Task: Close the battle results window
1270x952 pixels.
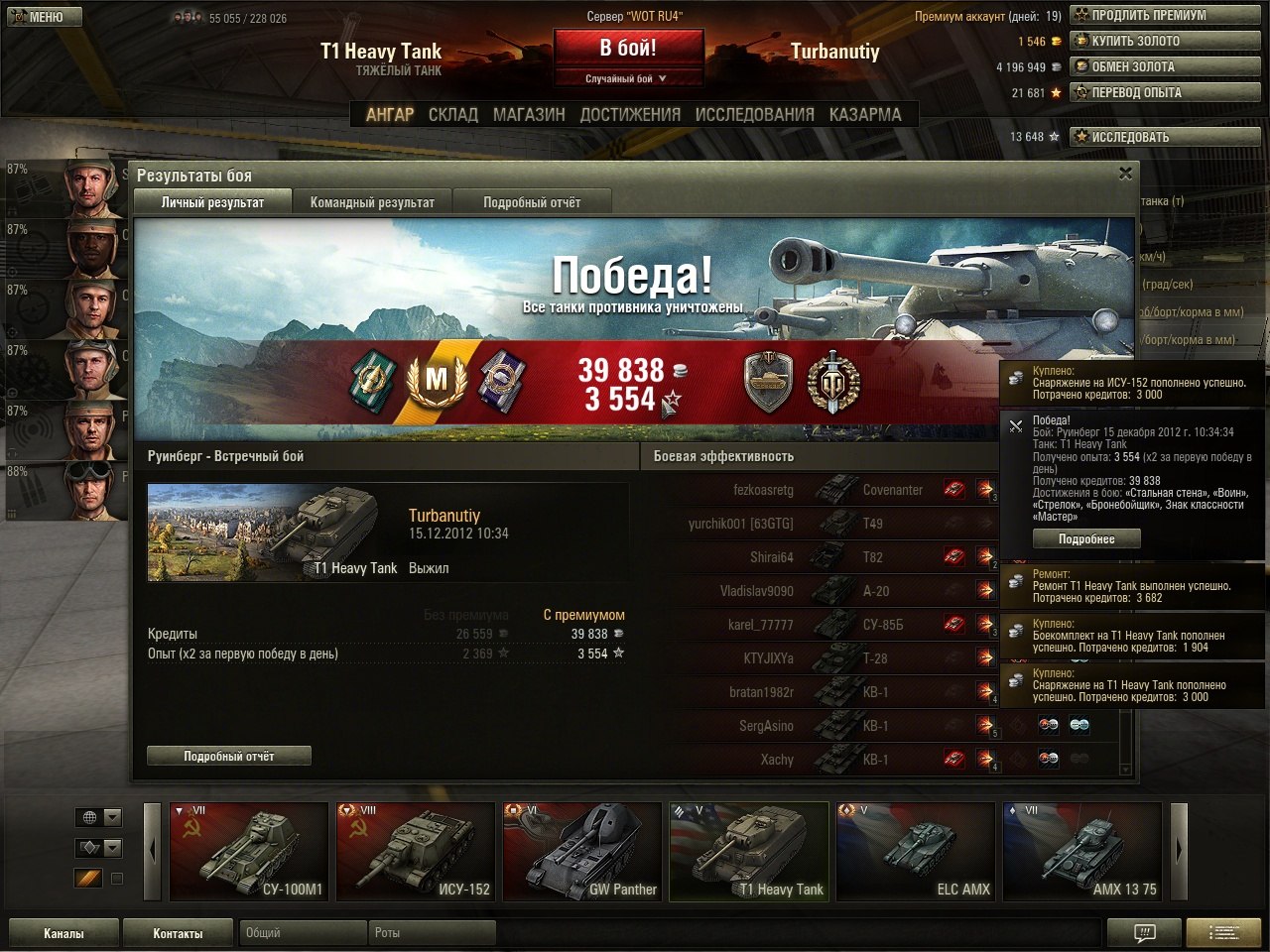Action: click(x=1125, y=174)
